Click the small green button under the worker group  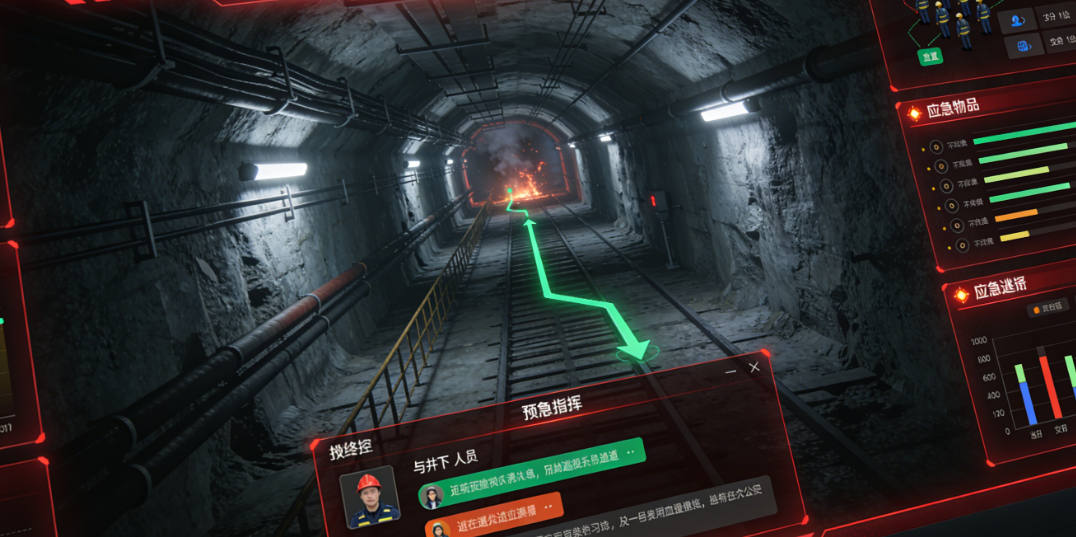pos(930,57)
